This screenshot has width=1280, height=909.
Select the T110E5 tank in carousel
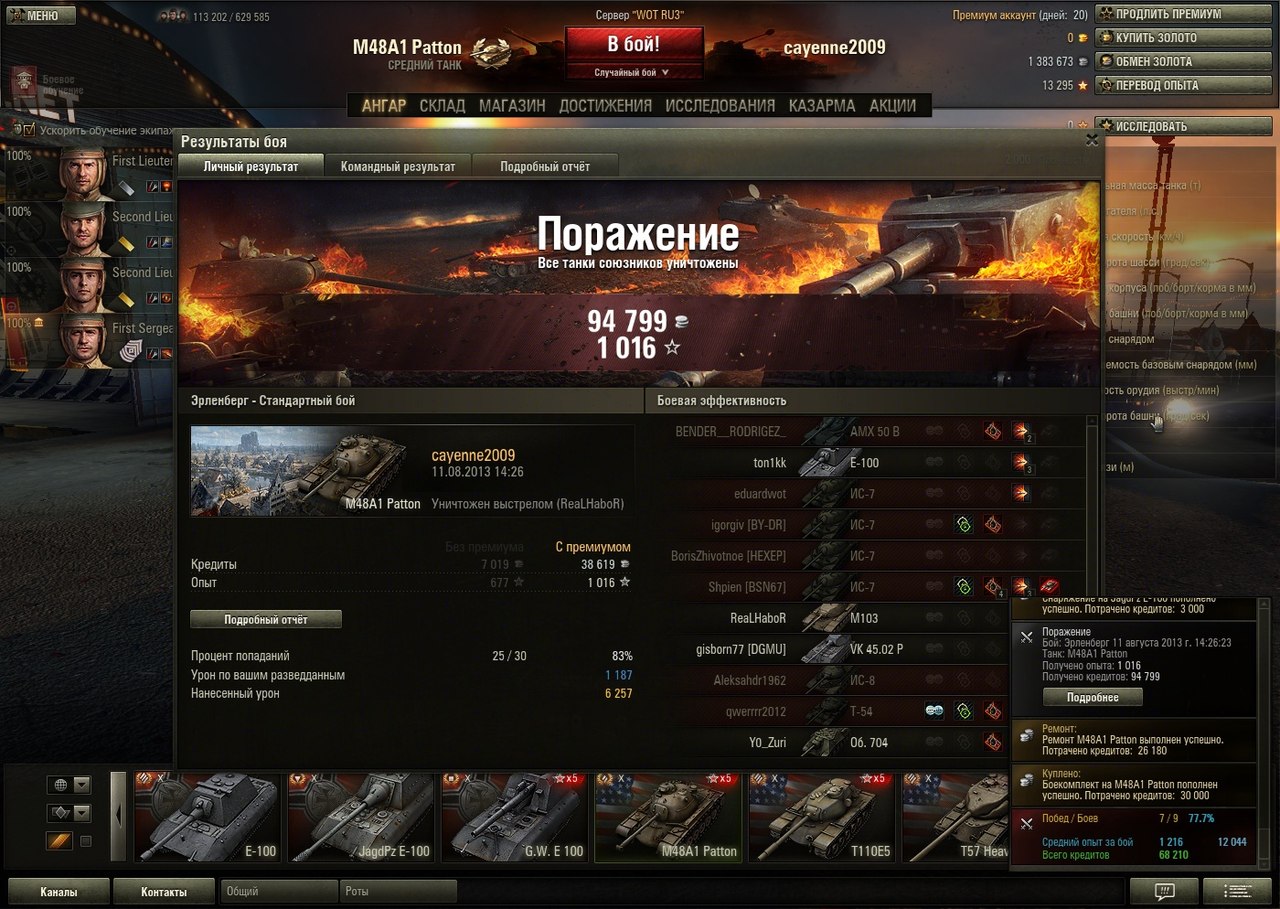tap(820, 817)
